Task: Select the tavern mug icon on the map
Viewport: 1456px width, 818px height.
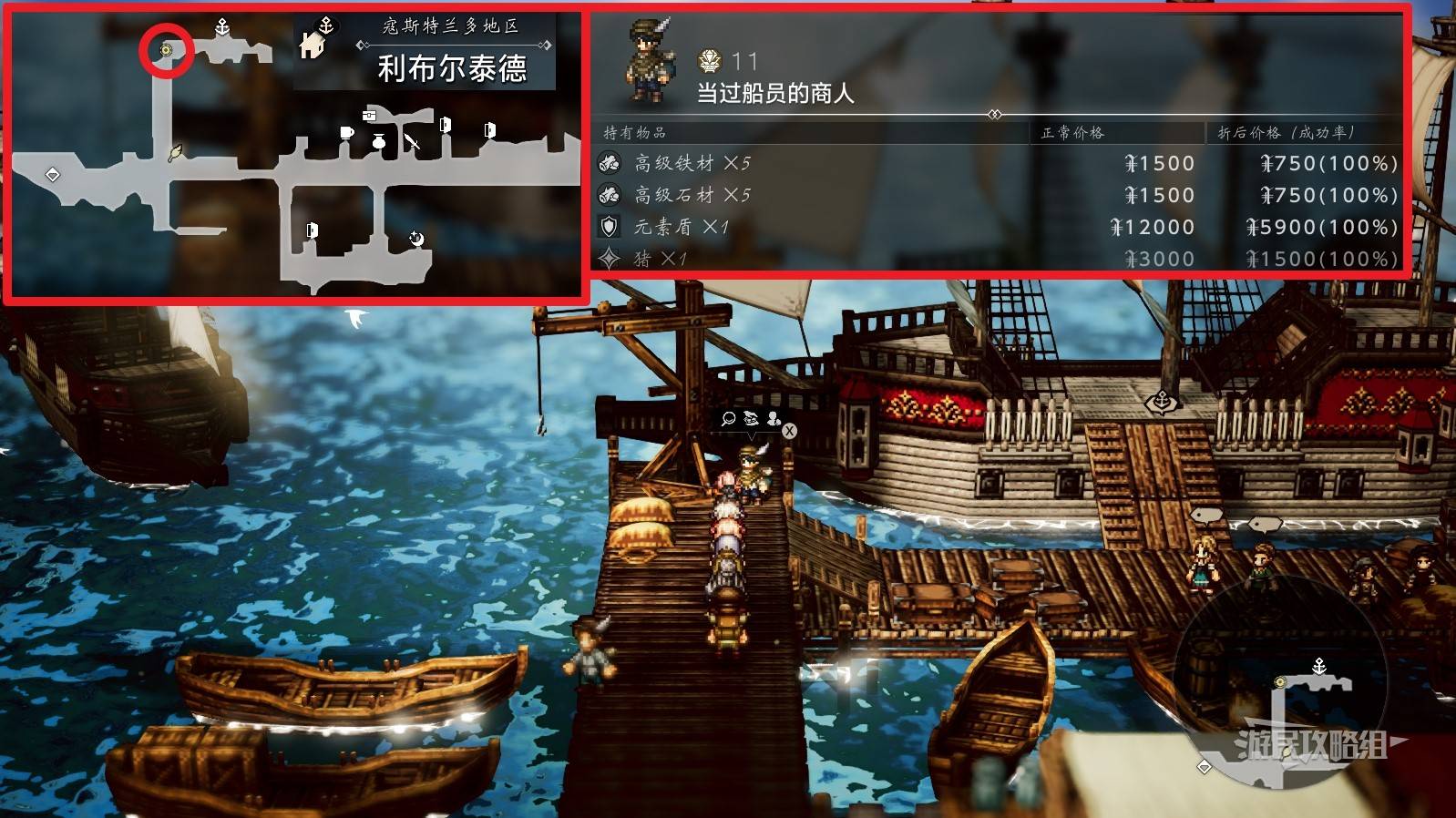Action: pyautogui.click(x=346, y=133)
